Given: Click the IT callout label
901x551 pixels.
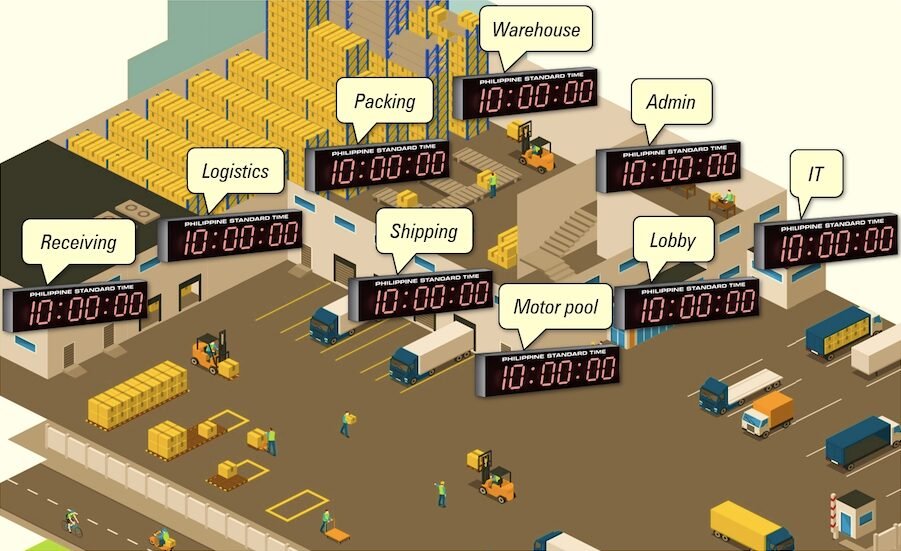Looking at the screenshot, I should point(816,174).
